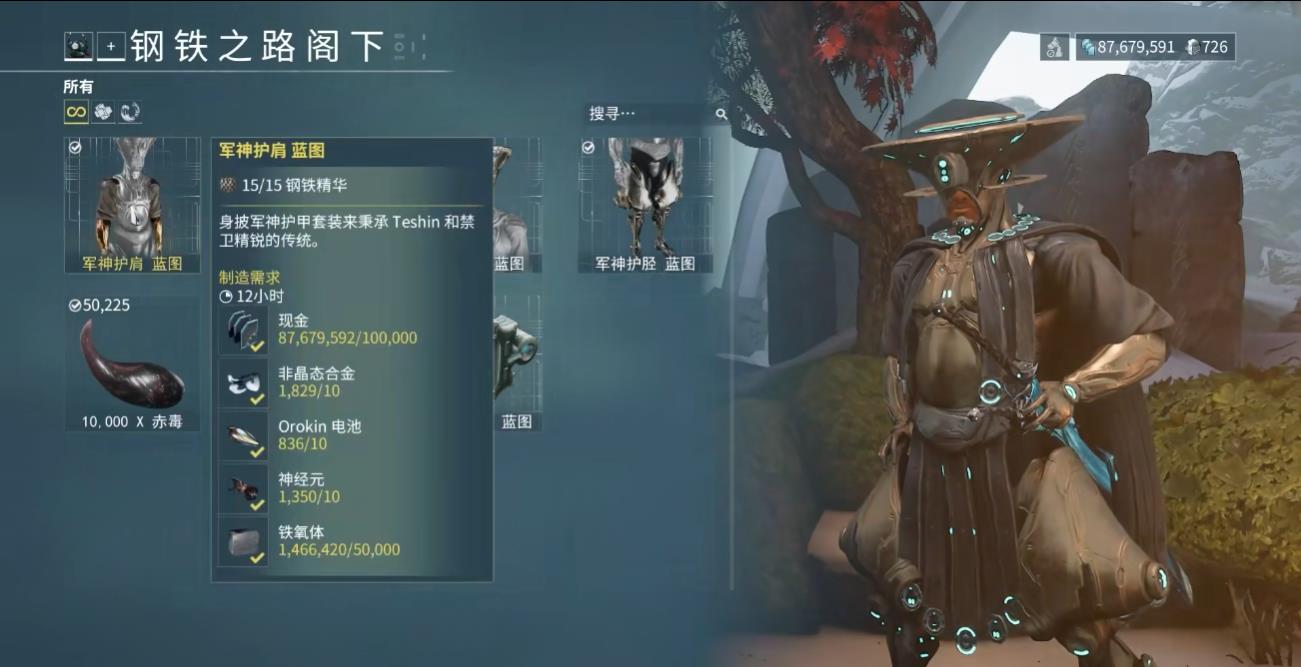Open the player avatar icon beside the title

[78, 46]
